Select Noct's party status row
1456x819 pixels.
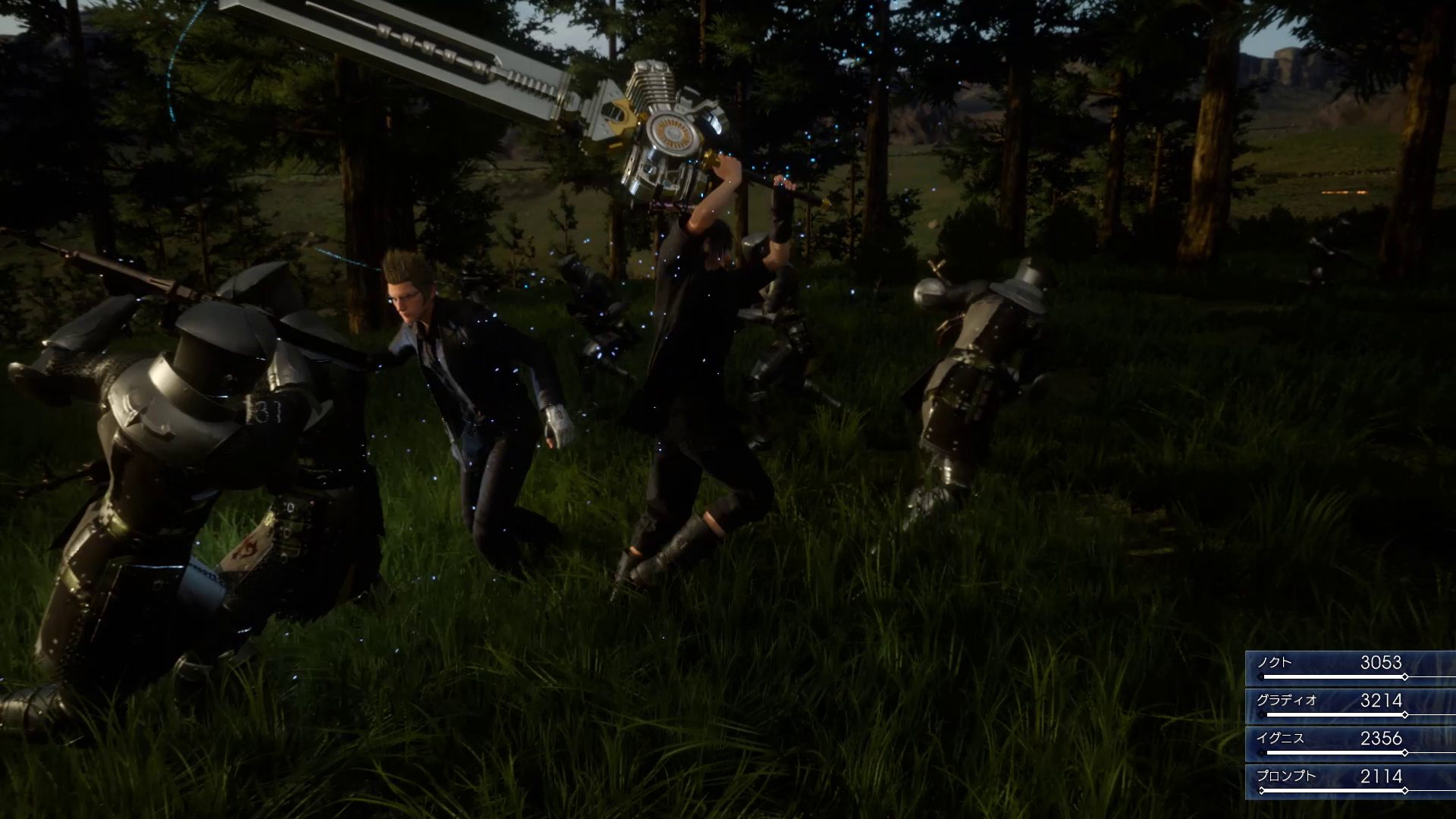[x=1350, y=668]
